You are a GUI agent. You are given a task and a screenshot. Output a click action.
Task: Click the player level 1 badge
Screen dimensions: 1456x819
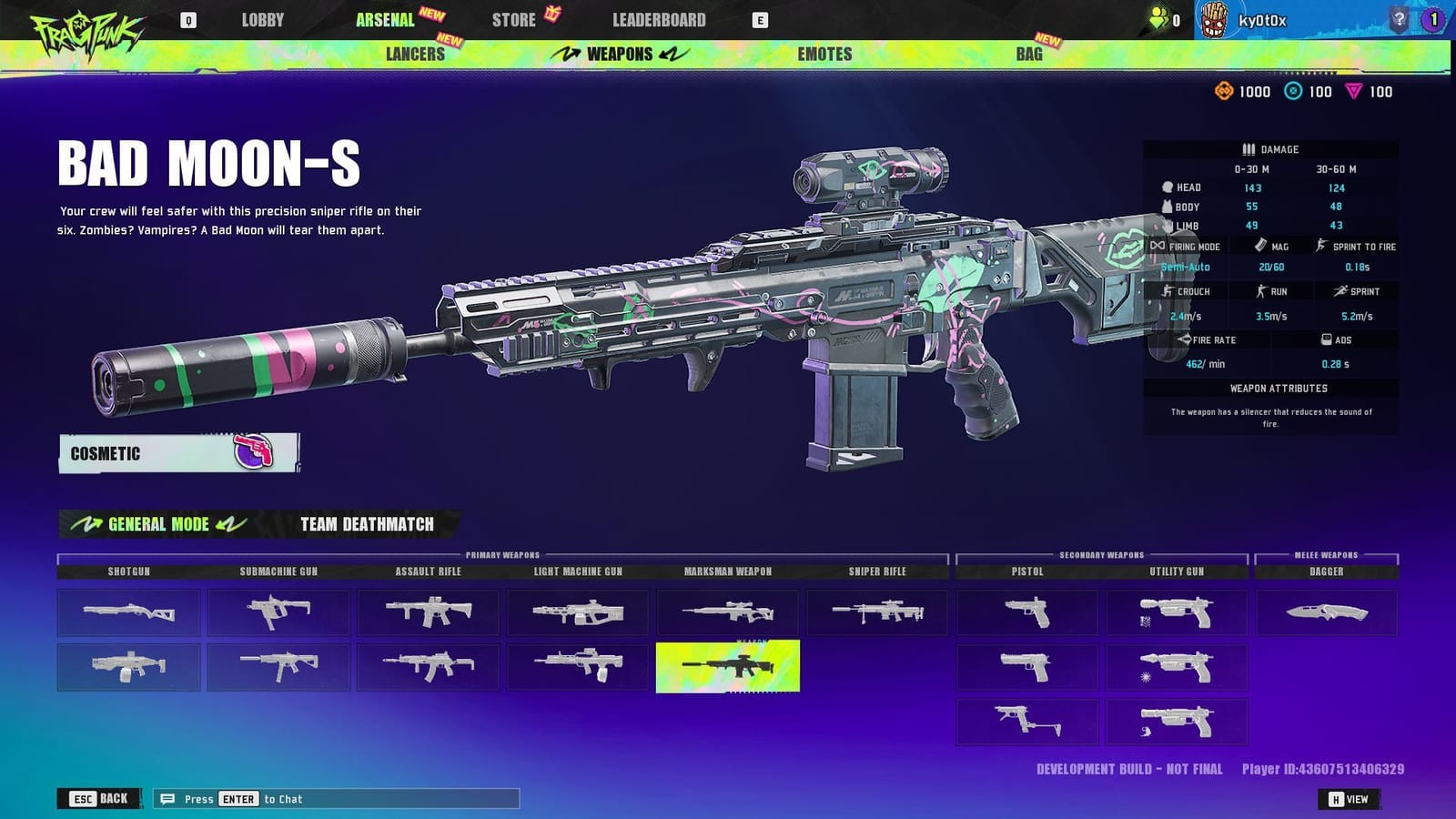point(1433,18)
